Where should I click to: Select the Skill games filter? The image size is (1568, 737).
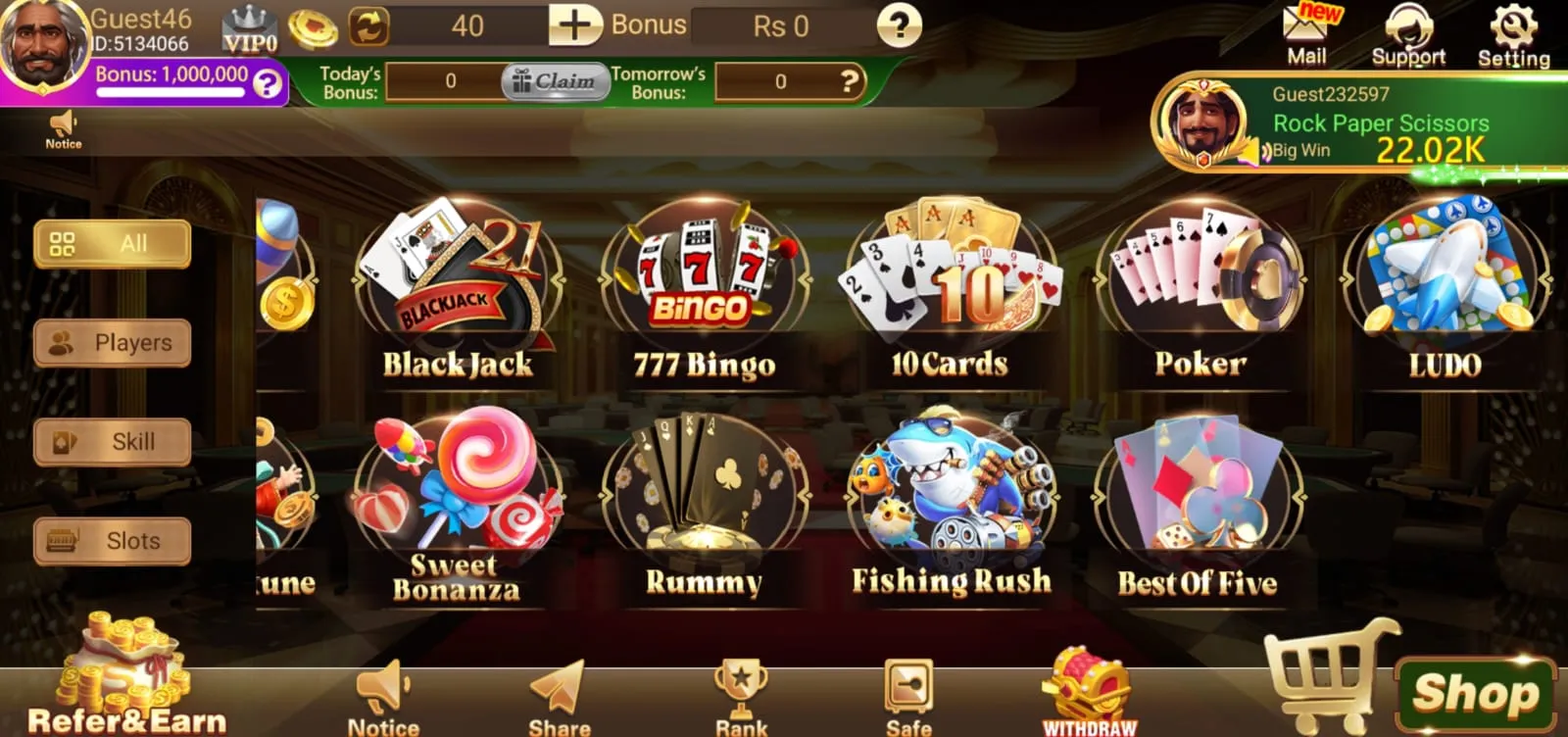(x=111, y=442)
